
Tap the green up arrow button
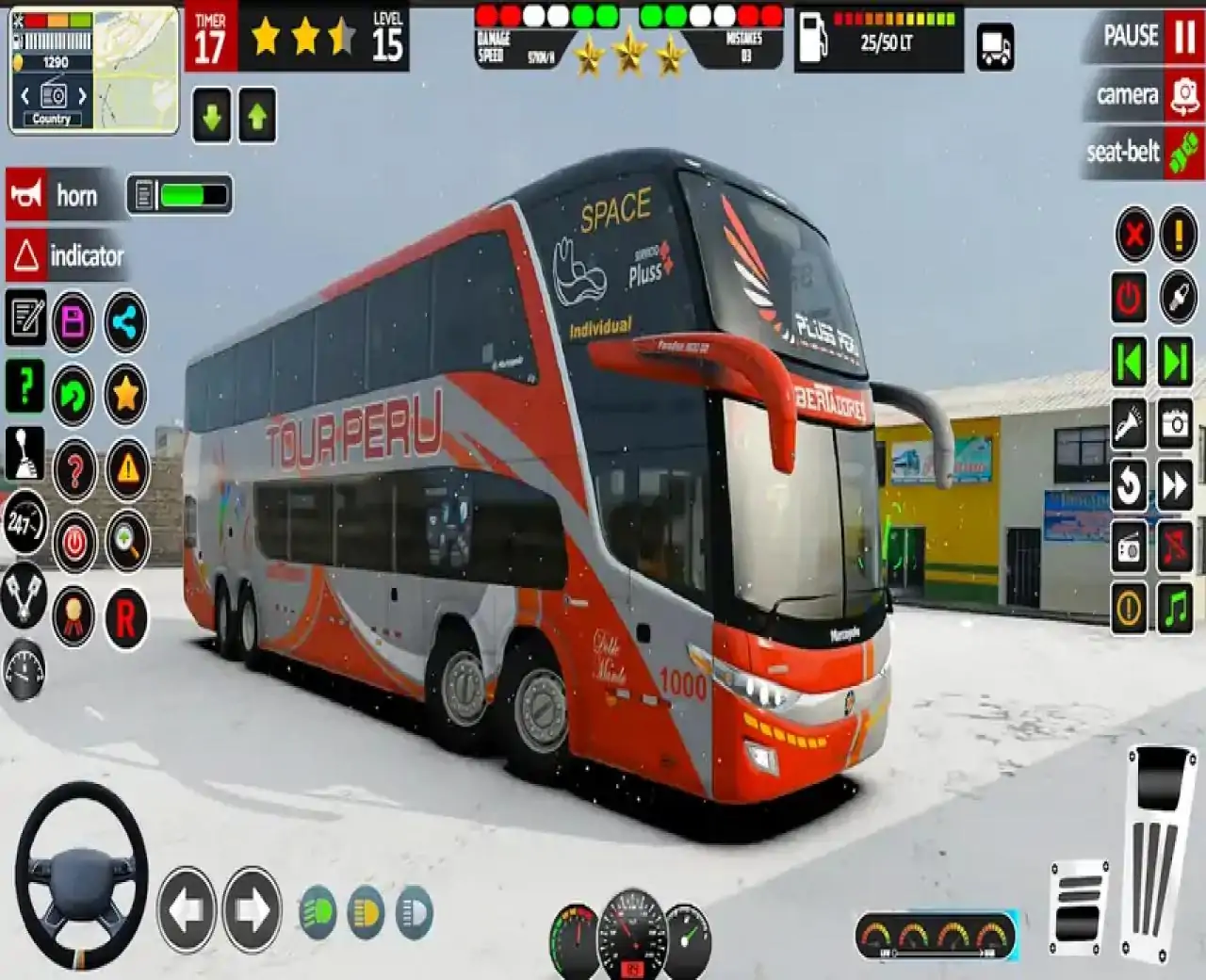coord(257,116)
